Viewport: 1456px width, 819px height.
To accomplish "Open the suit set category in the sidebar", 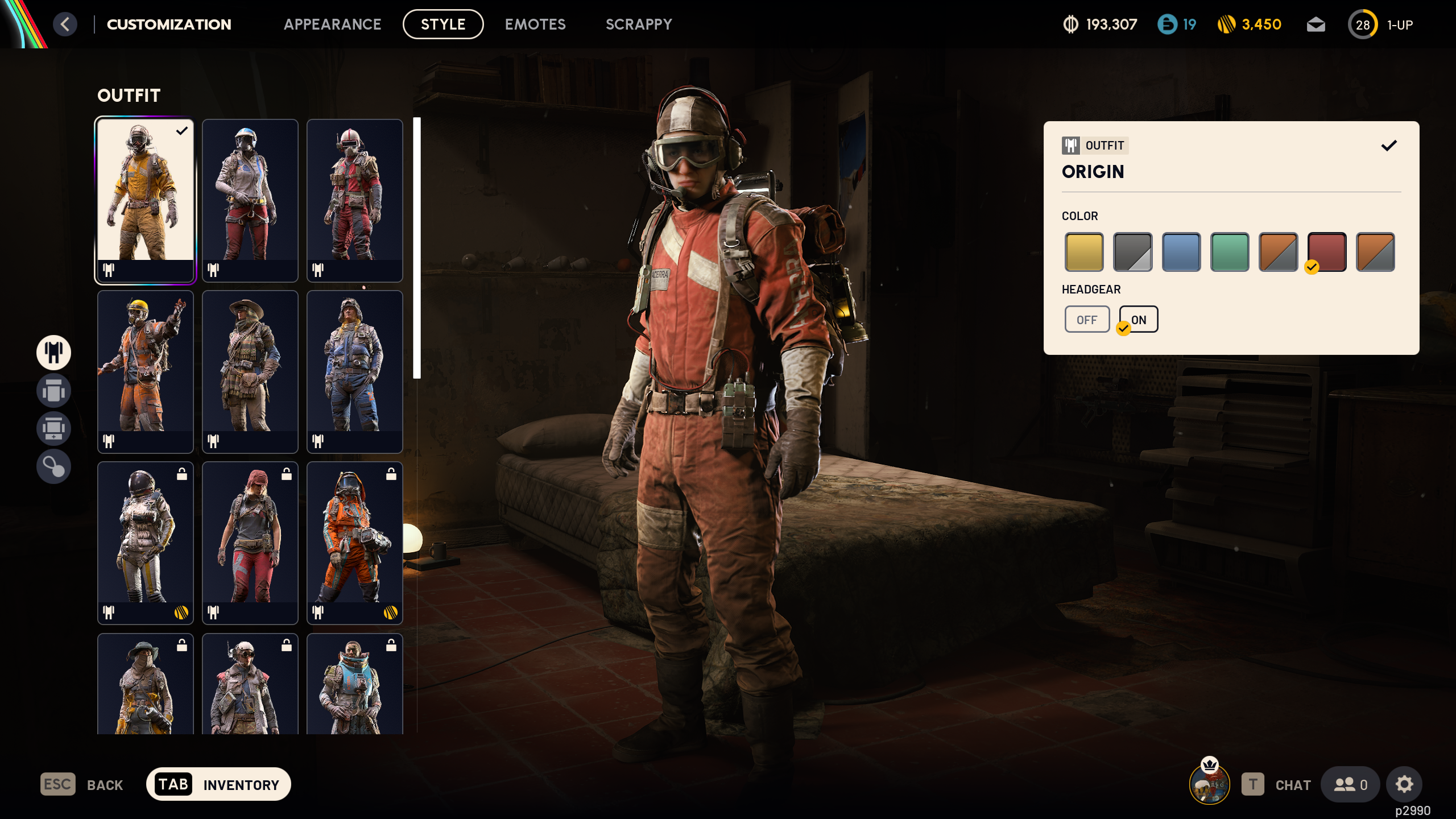I will coord(53,391).
